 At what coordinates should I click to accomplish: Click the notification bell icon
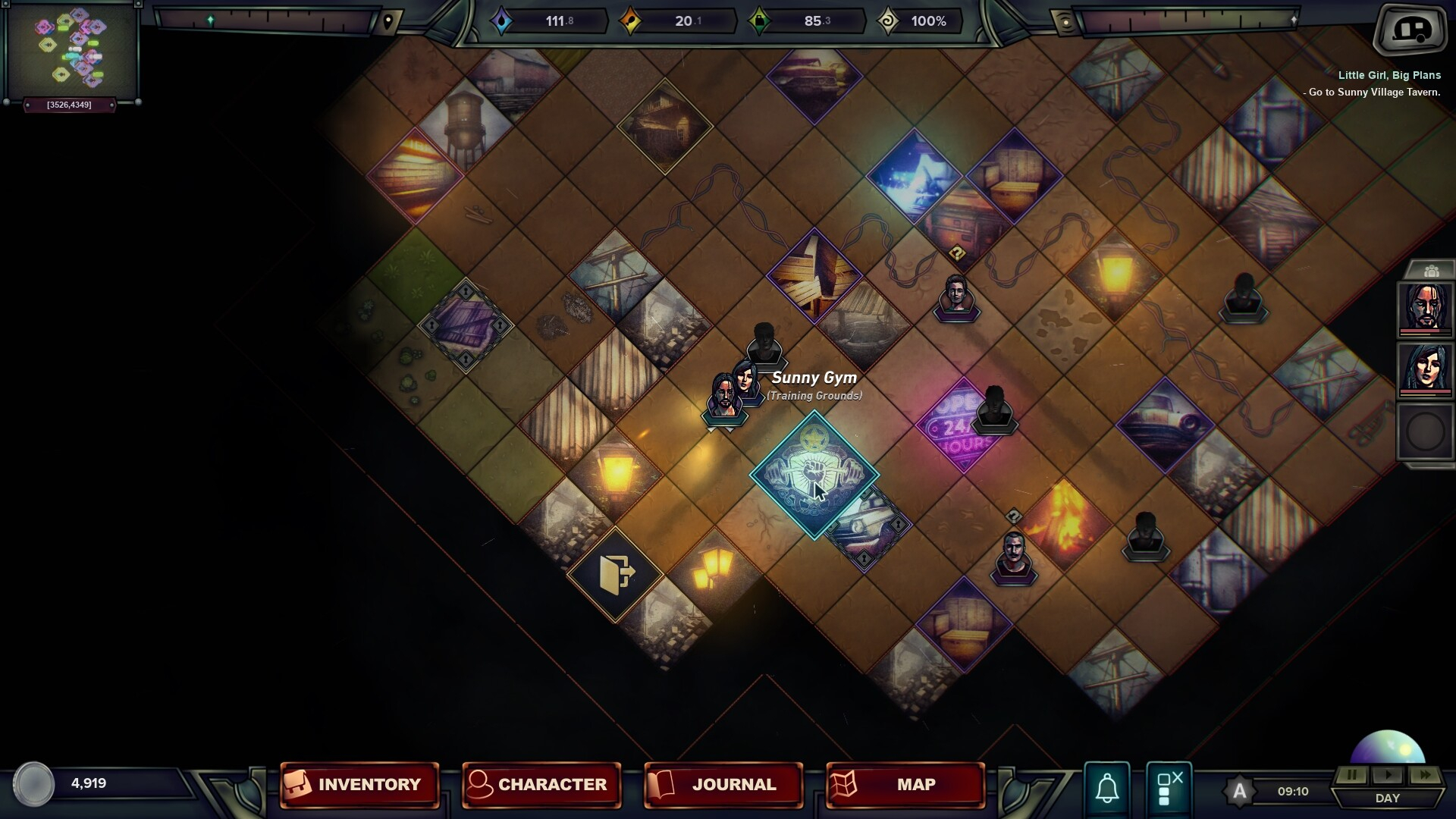[1107, 787]
